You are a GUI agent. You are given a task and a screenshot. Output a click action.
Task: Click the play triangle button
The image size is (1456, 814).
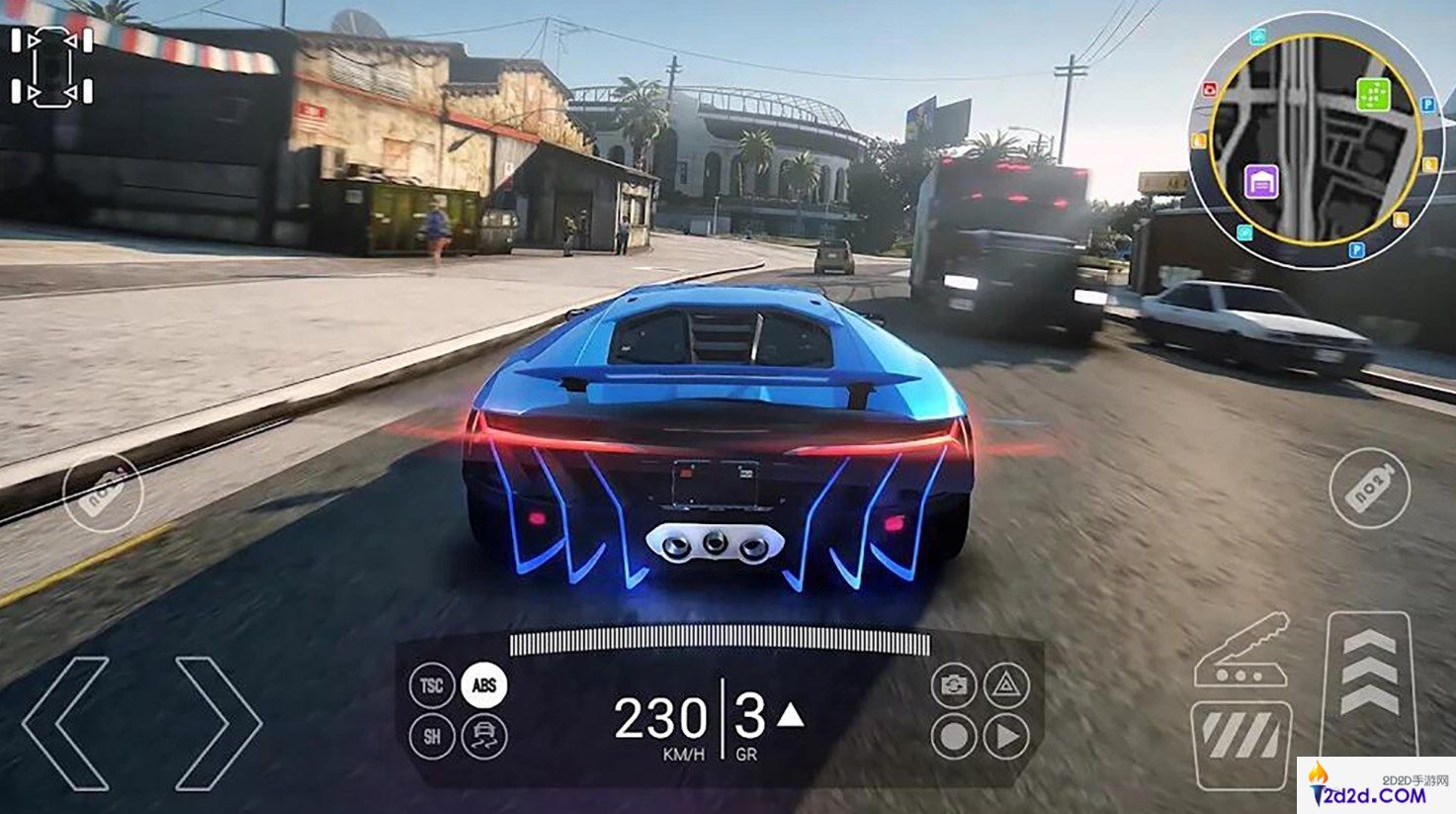[x=1006, y=737]
